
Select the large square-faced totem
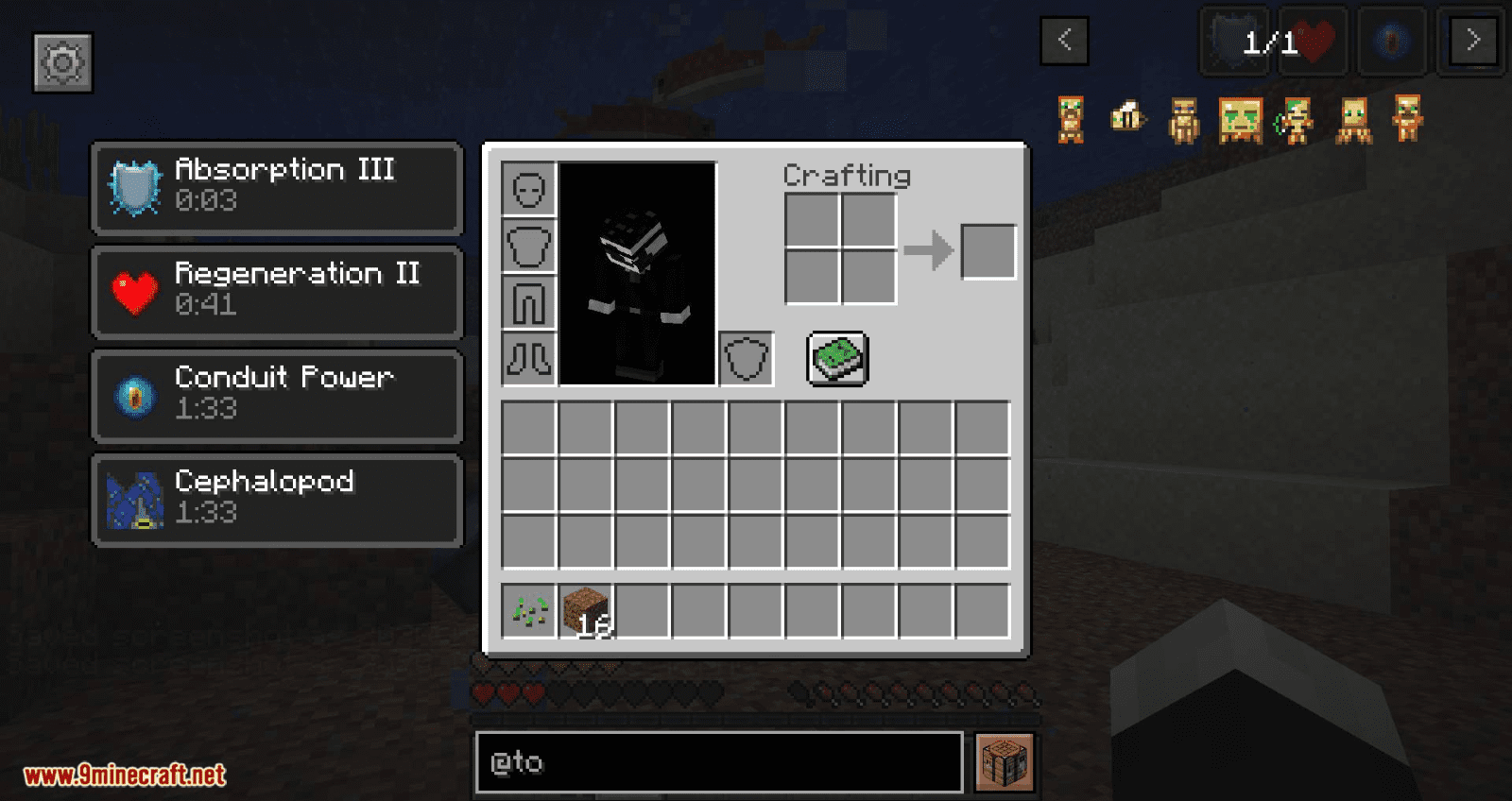[x=1240, y=120]
